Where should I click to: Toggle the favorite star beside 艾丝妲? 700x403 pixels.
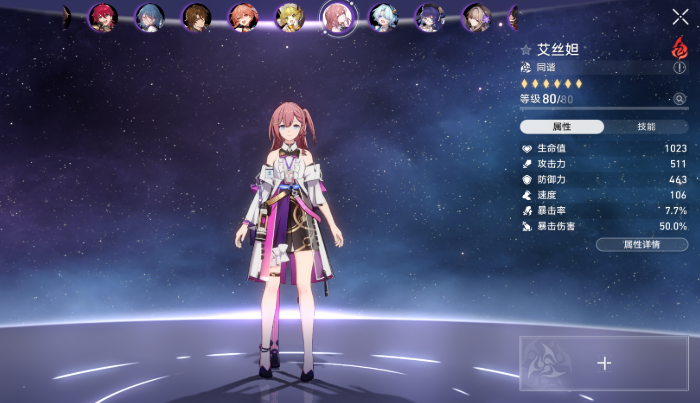click(526, 49)
